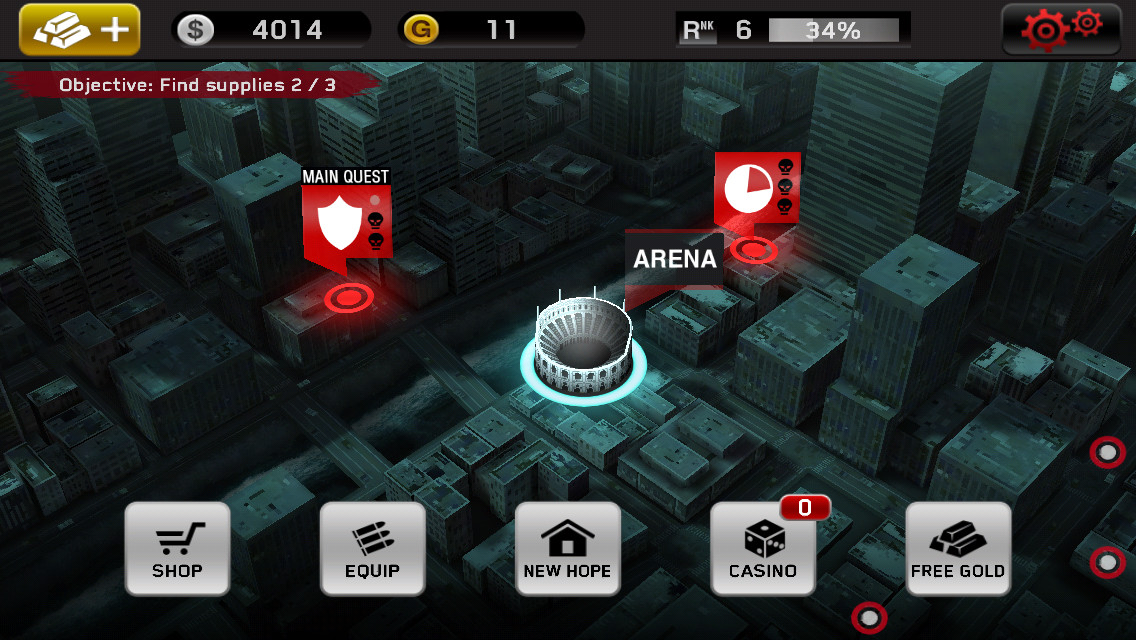
Task: Open the gold bars purchase button
Action: [79, 30]
